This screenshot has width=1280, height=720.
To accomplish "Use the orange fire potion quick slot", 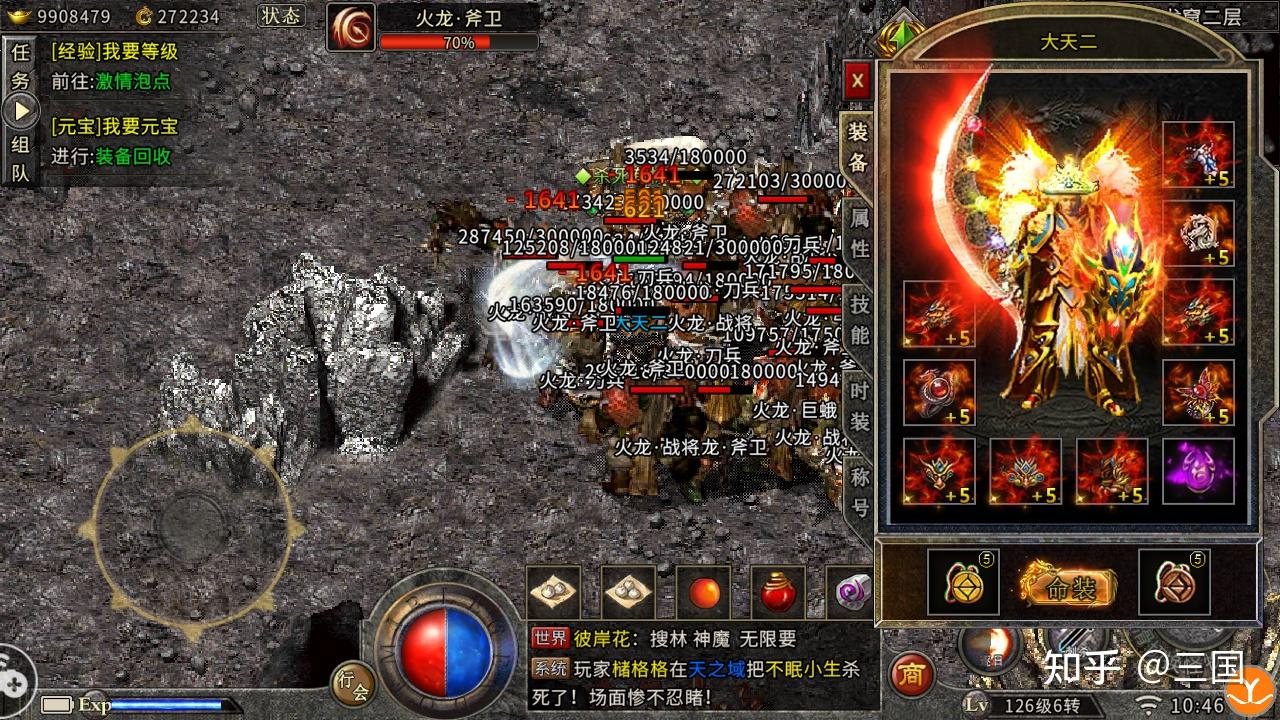I will coord(702,592).
